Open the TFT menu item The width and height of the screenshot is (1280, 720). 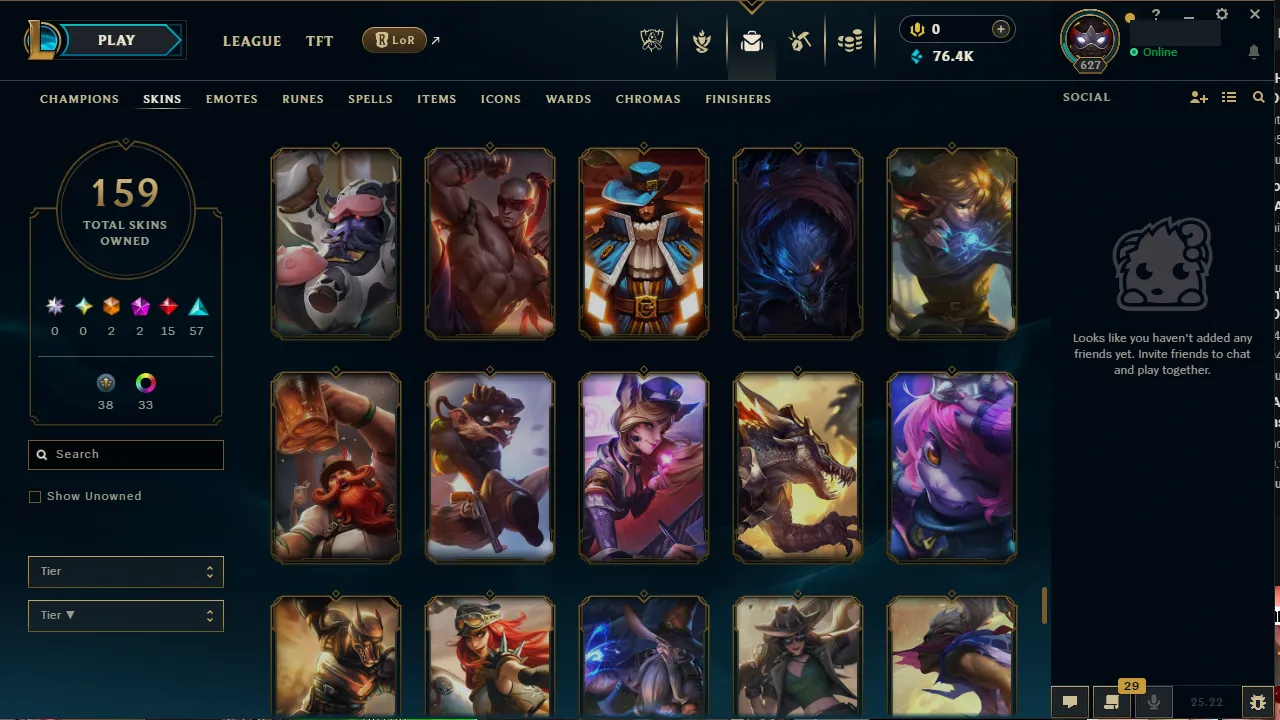pyautogui.click(x=319, y=41)
